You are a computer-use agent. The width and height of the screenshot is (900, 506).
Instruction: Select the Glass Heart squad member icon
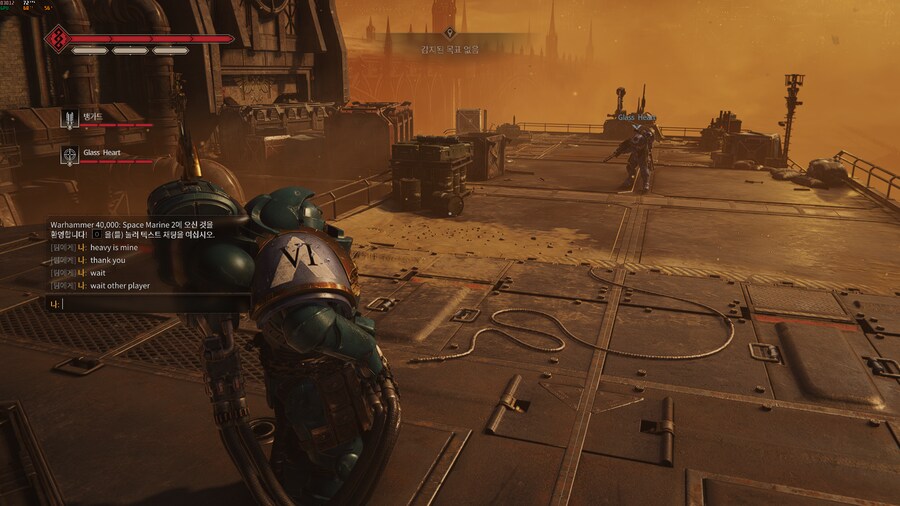click(x=70, y=154)
